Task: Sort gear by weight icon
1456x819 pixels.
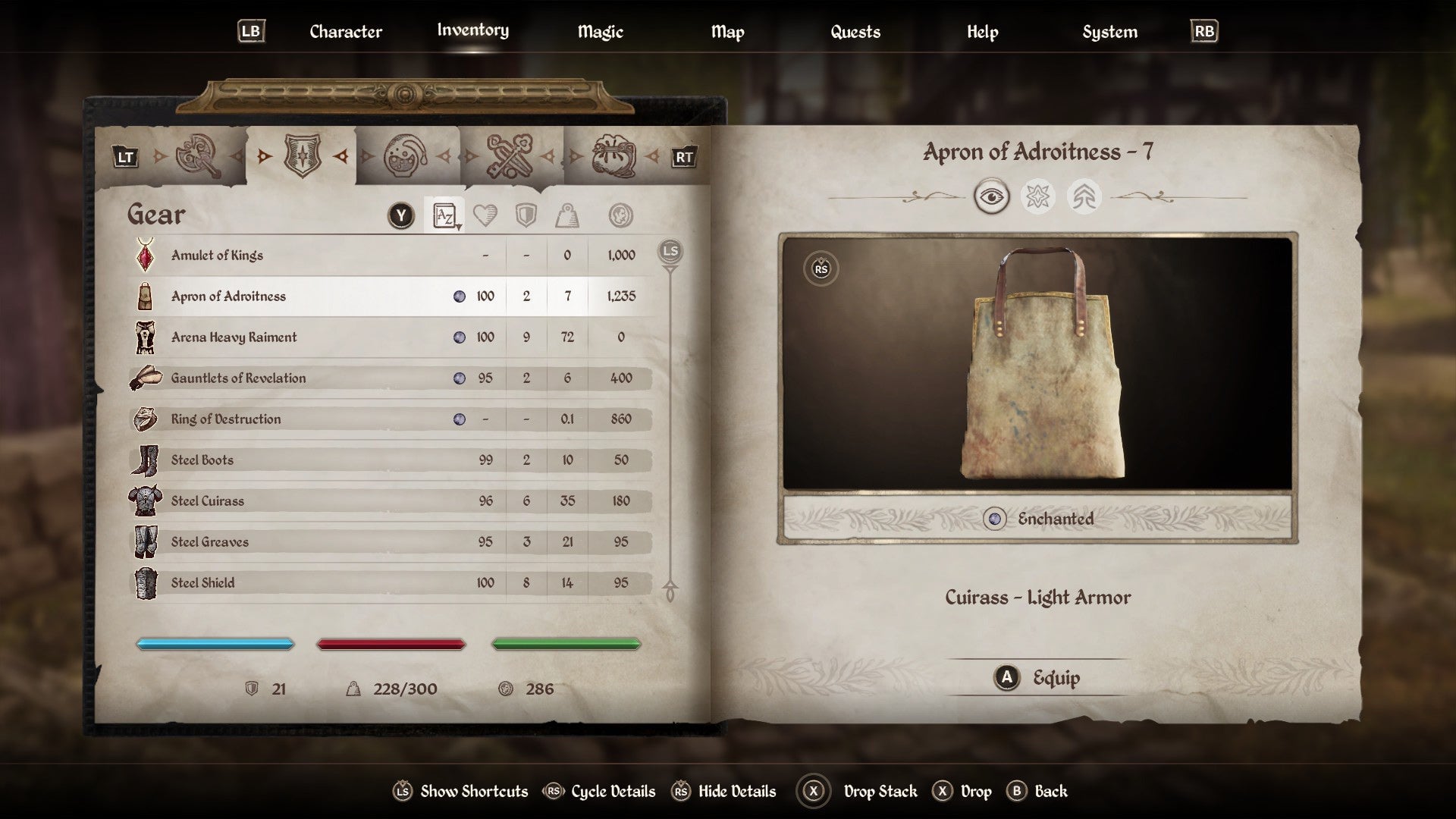Action: pyautogui.click(x=567, y=215)
